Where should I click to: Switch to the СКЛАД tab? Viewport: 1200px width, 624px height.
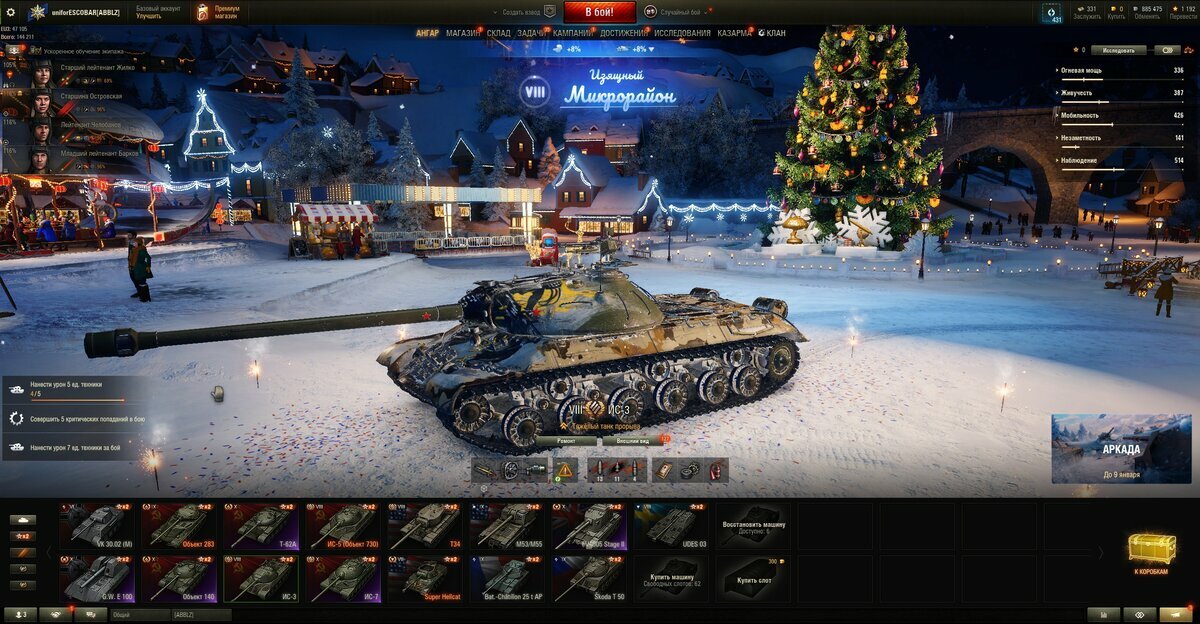(499, 33)
